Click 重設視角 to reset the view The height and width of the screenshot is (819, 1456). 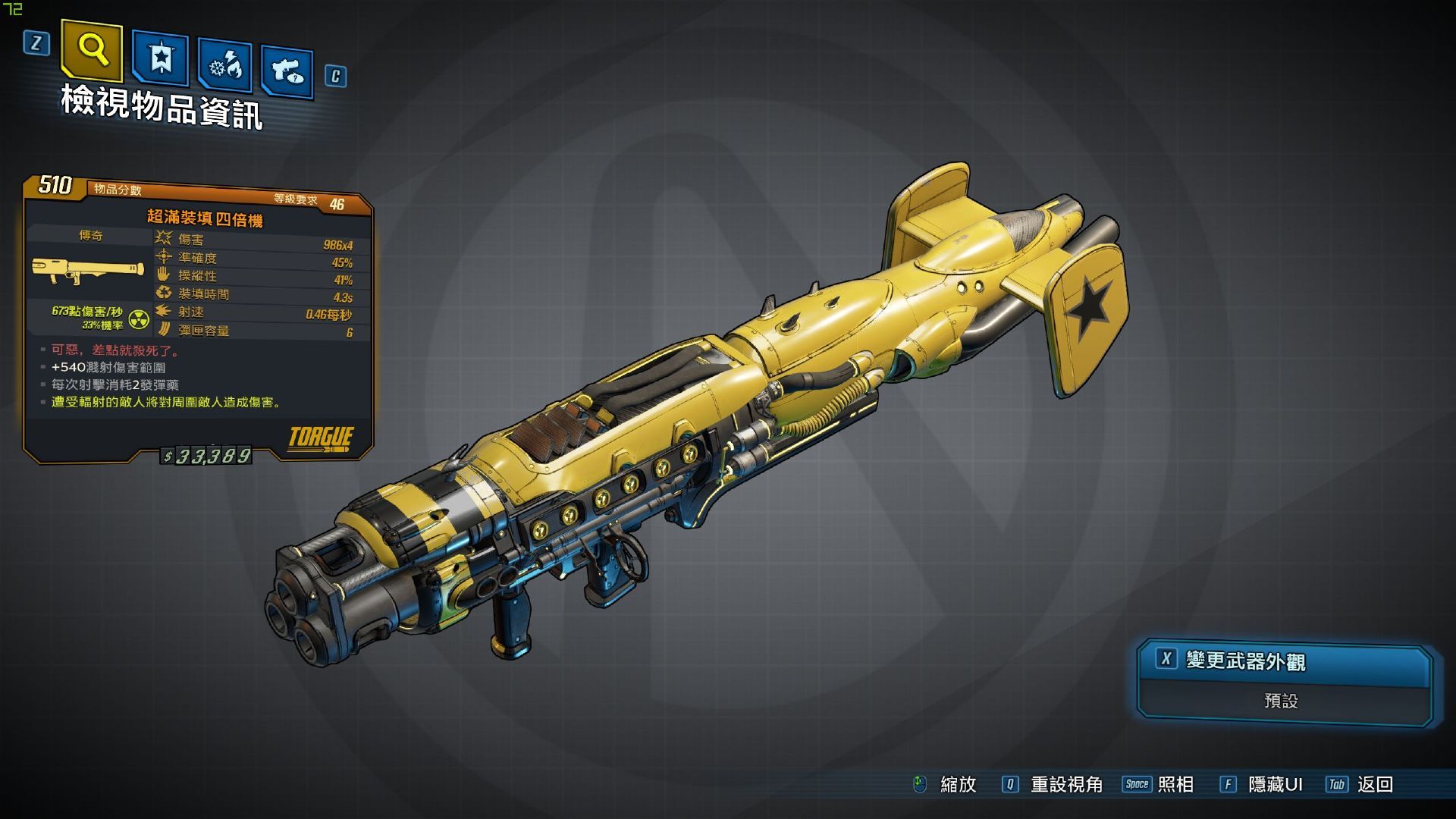click(1065, 784)
